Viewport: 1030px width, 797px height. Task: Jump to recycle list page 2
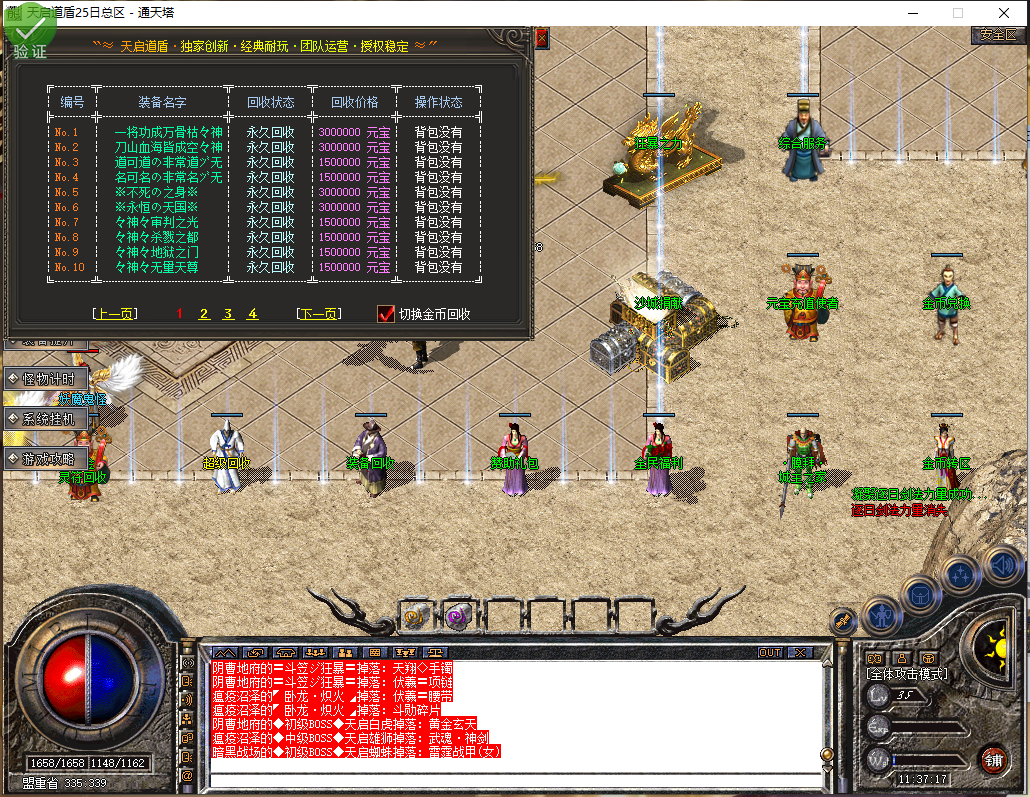pyautogui.click(x=204, y=314)
